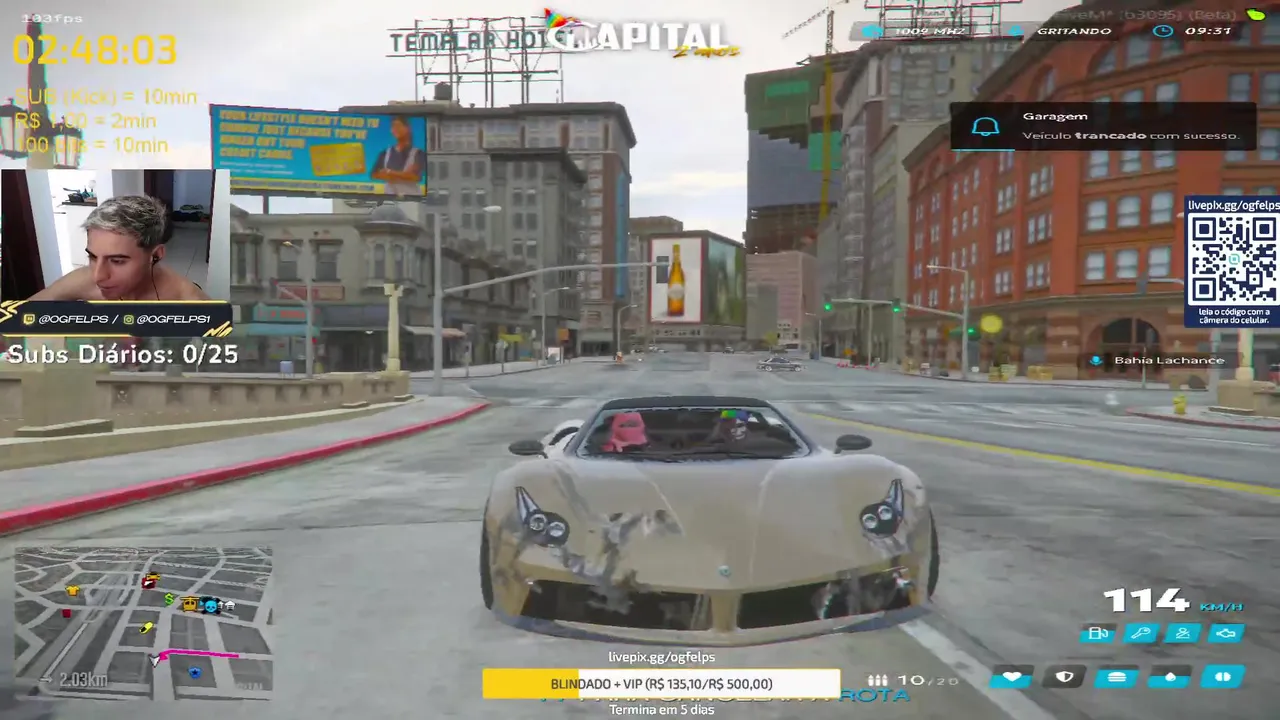Click the heart health status icon

click(1012, 677)
